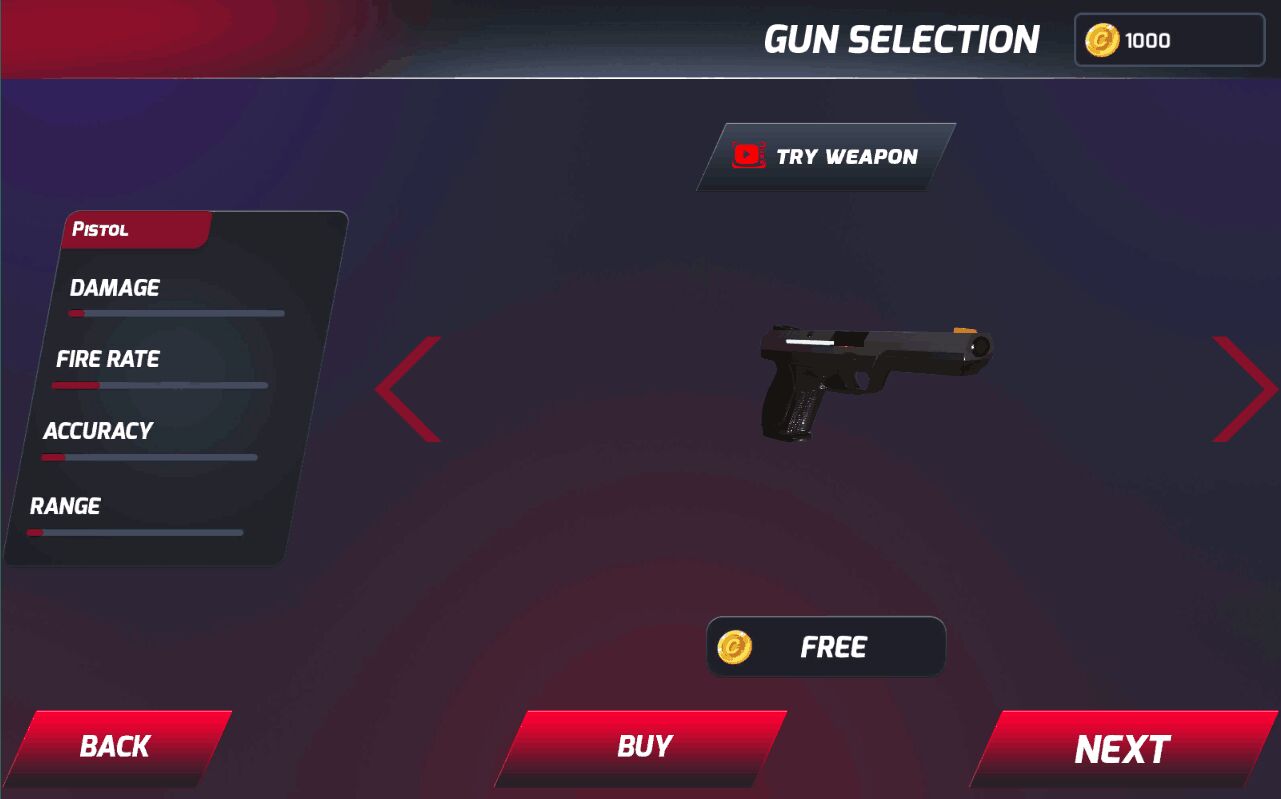
Task: Continue with the NEXT button
Action: click(x=1122, y=749)
